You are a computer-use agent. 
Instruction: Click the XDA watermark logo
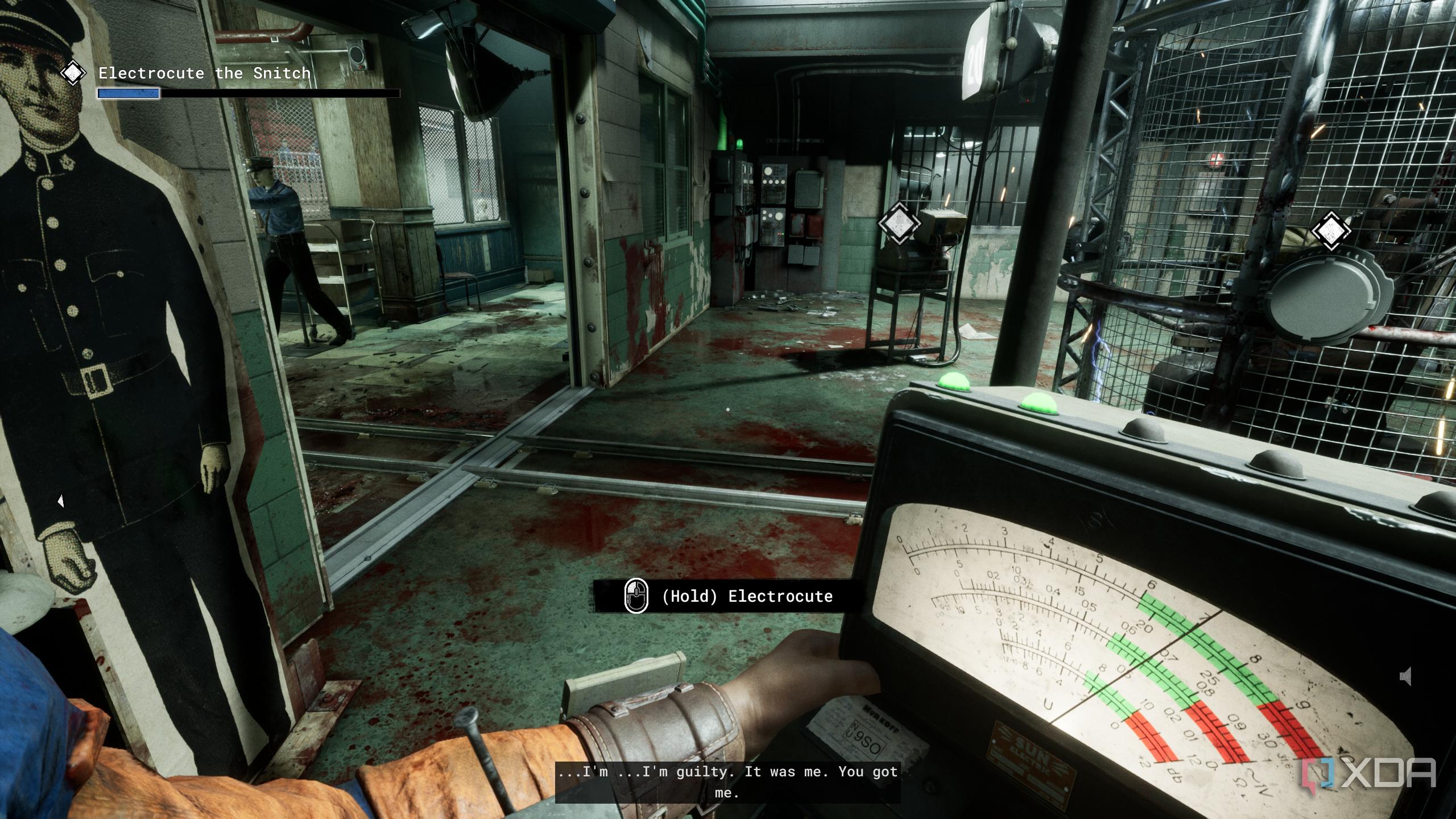coord(1369,774)
